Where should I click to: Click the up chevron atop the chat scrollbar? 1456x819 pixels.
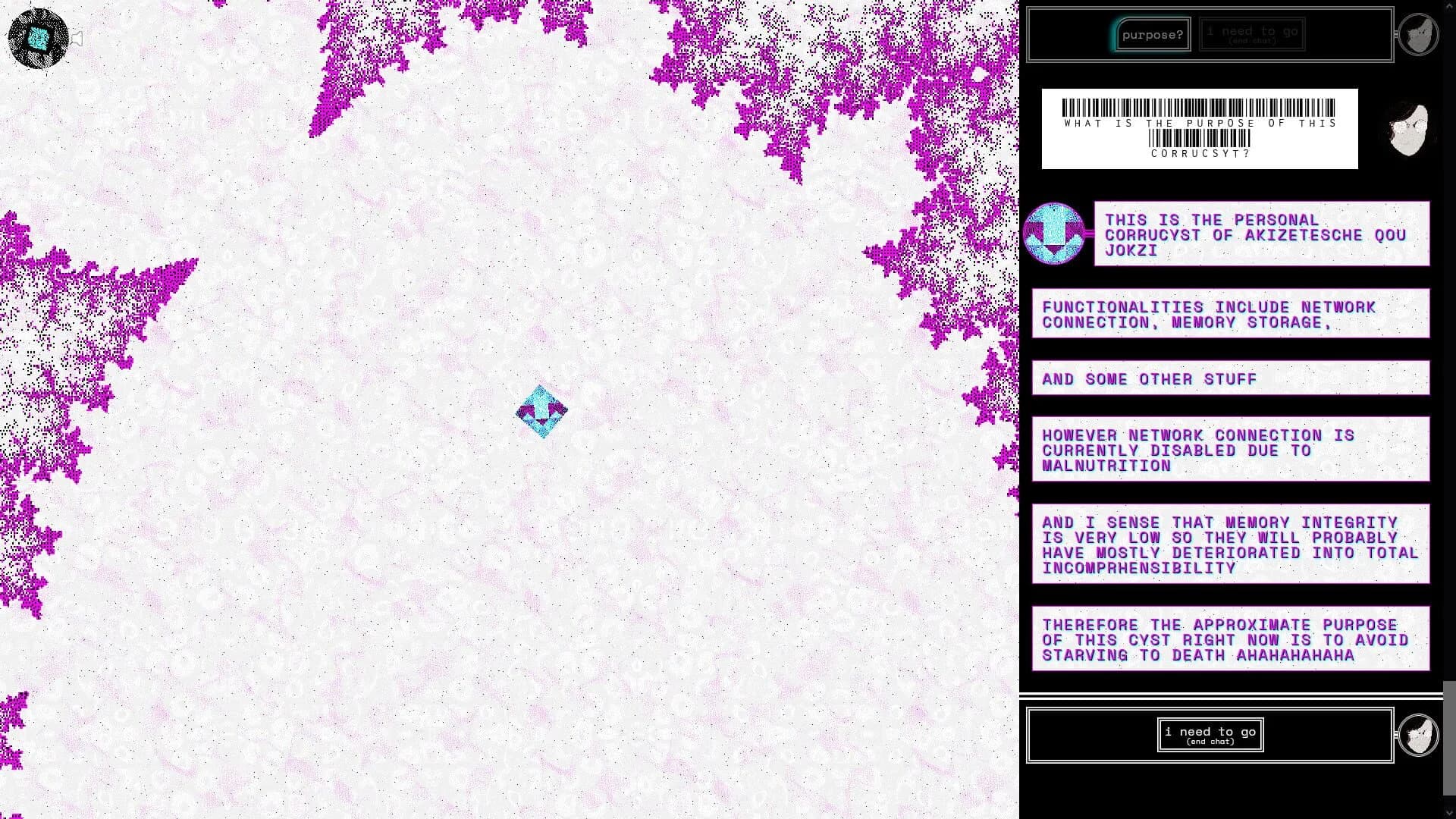(1449, 6)
